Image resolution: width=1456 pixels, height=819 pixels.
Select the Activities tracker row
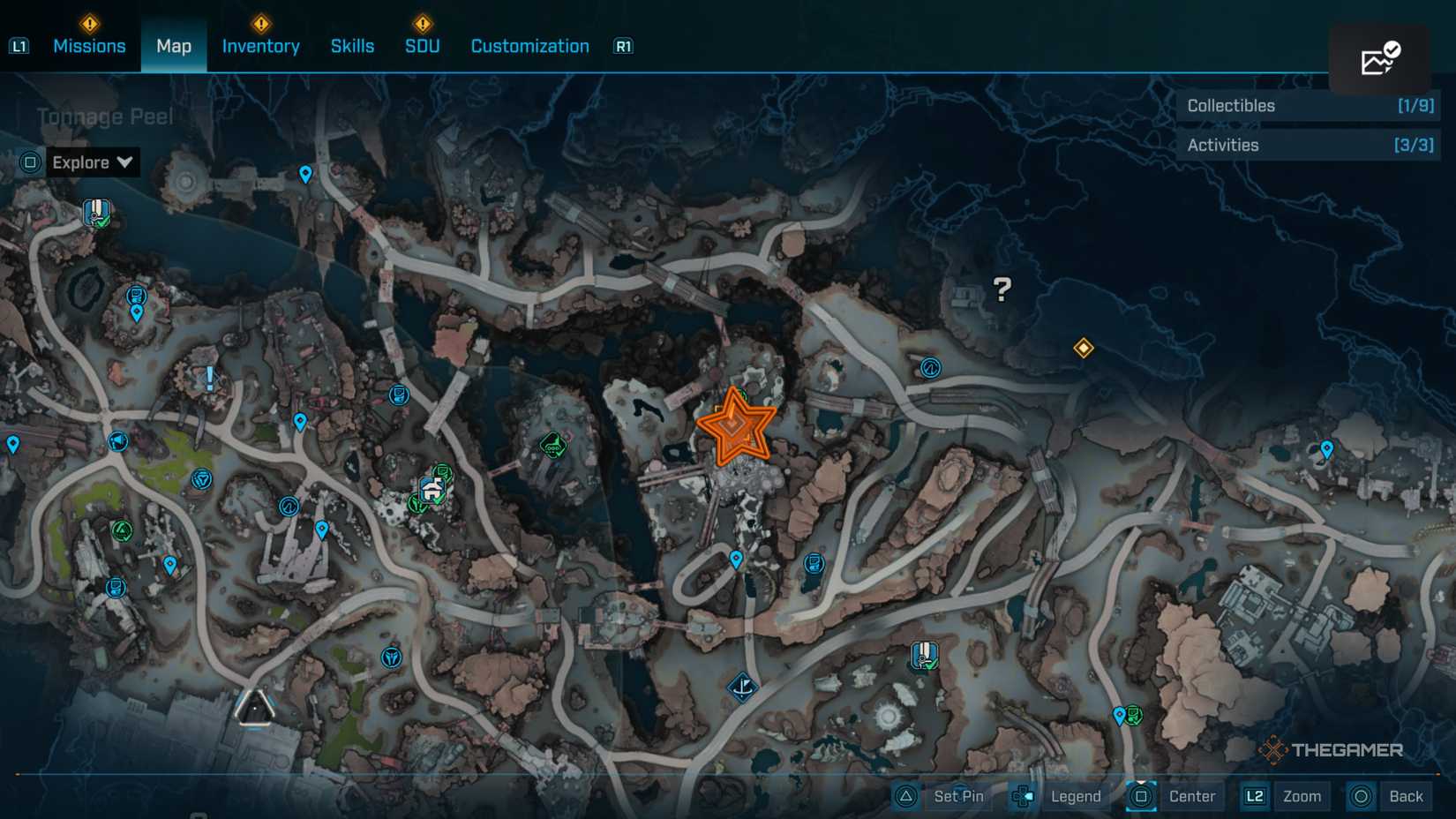coord(1309,146)
